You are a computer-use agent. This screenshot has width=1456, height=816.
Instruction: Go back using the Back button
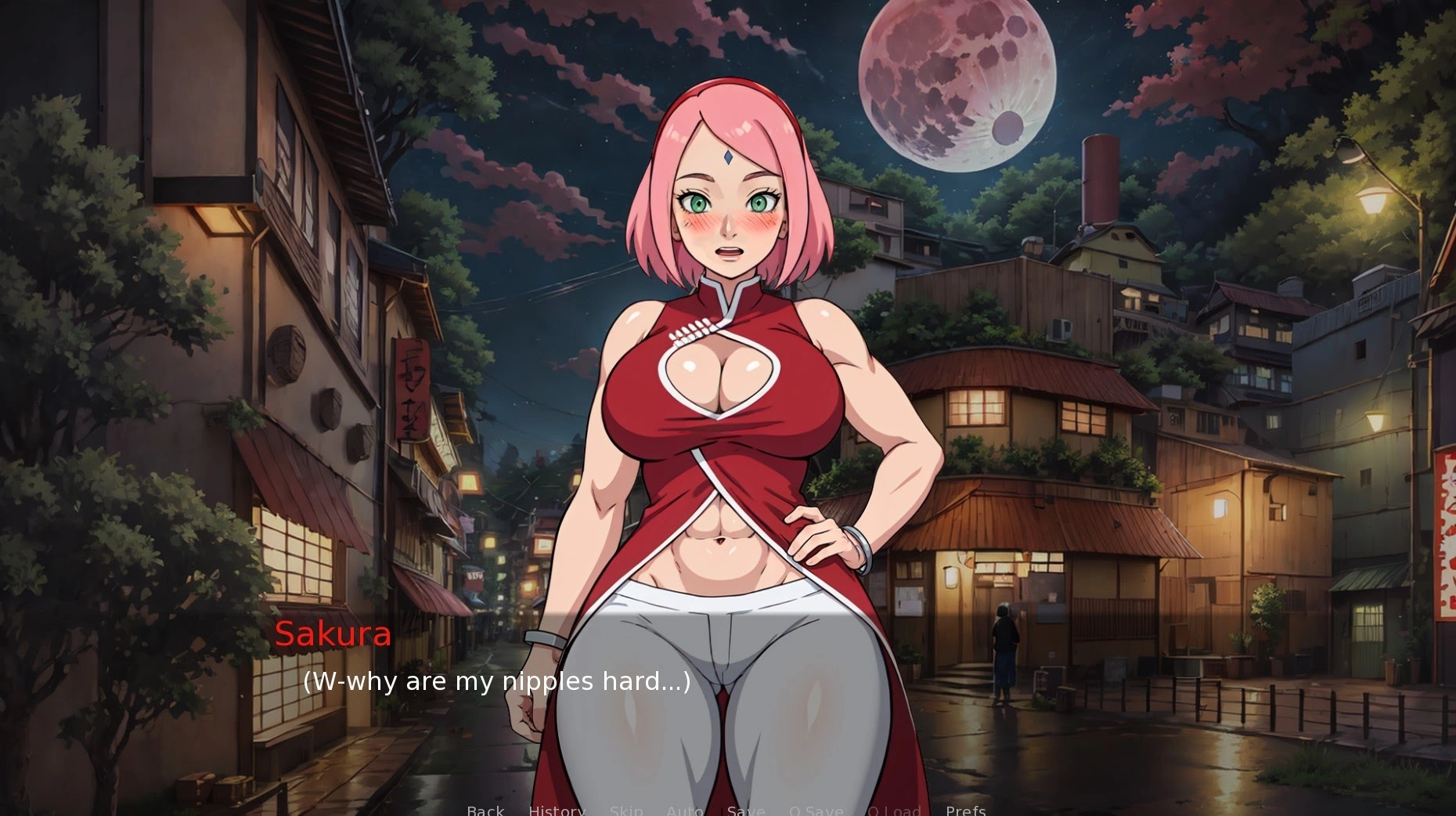click(x=485, y=810)
